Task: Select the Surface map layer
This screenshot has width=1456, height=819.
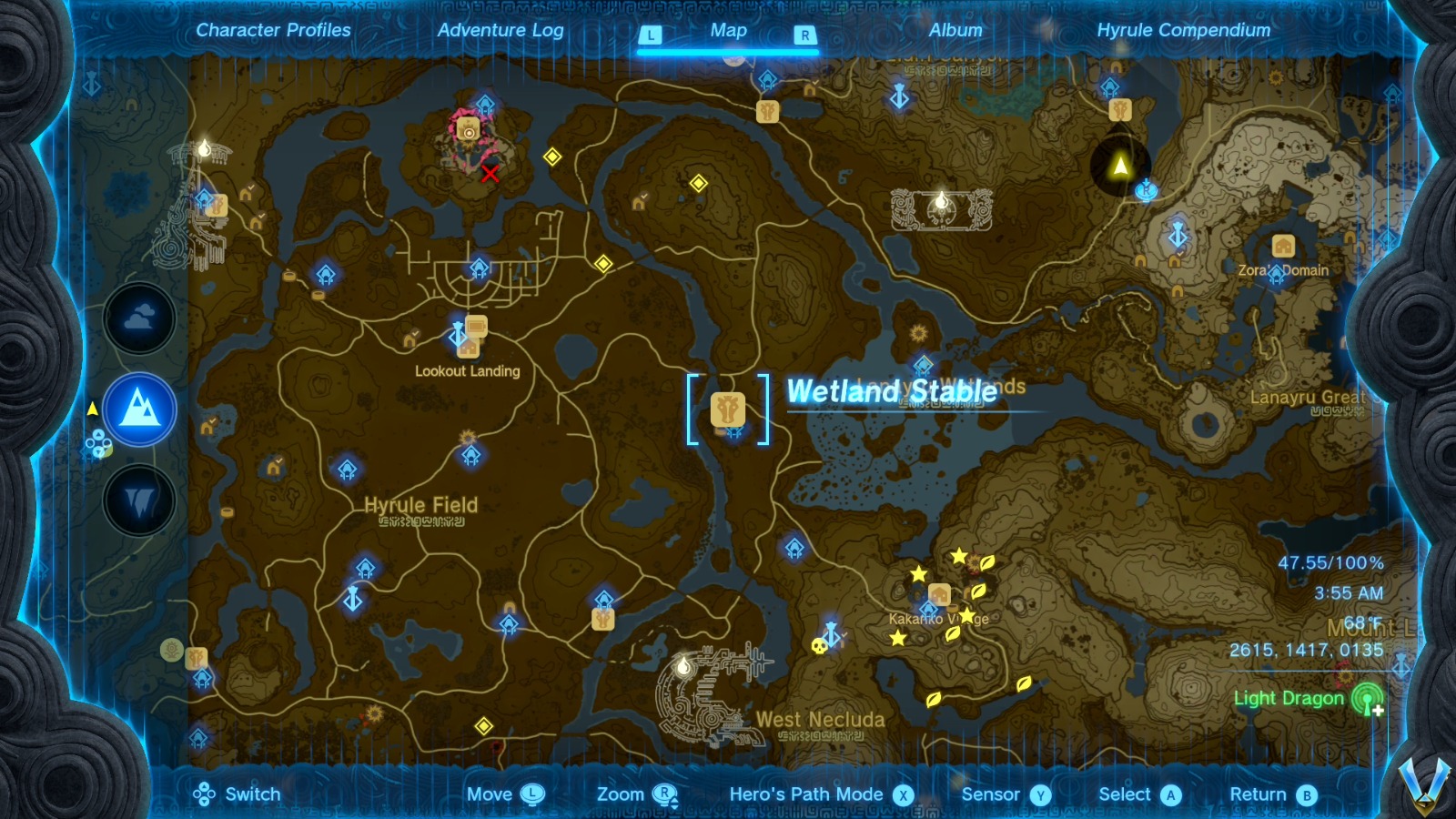Action: pyautogui.click(x=139, y=409)
